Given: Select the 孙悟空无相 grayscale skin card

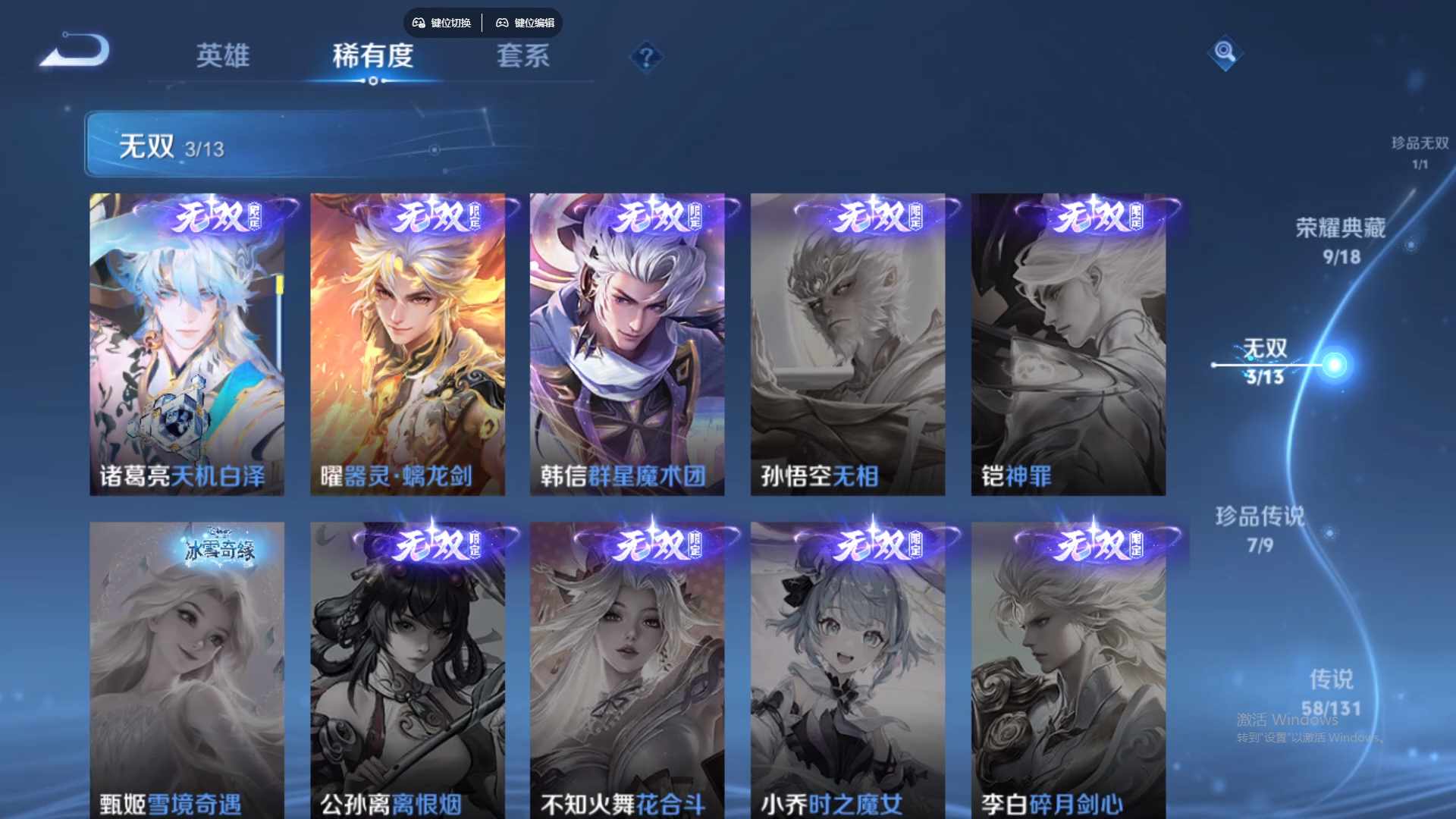Looking at the screenshot, I should tap(849, 341).
